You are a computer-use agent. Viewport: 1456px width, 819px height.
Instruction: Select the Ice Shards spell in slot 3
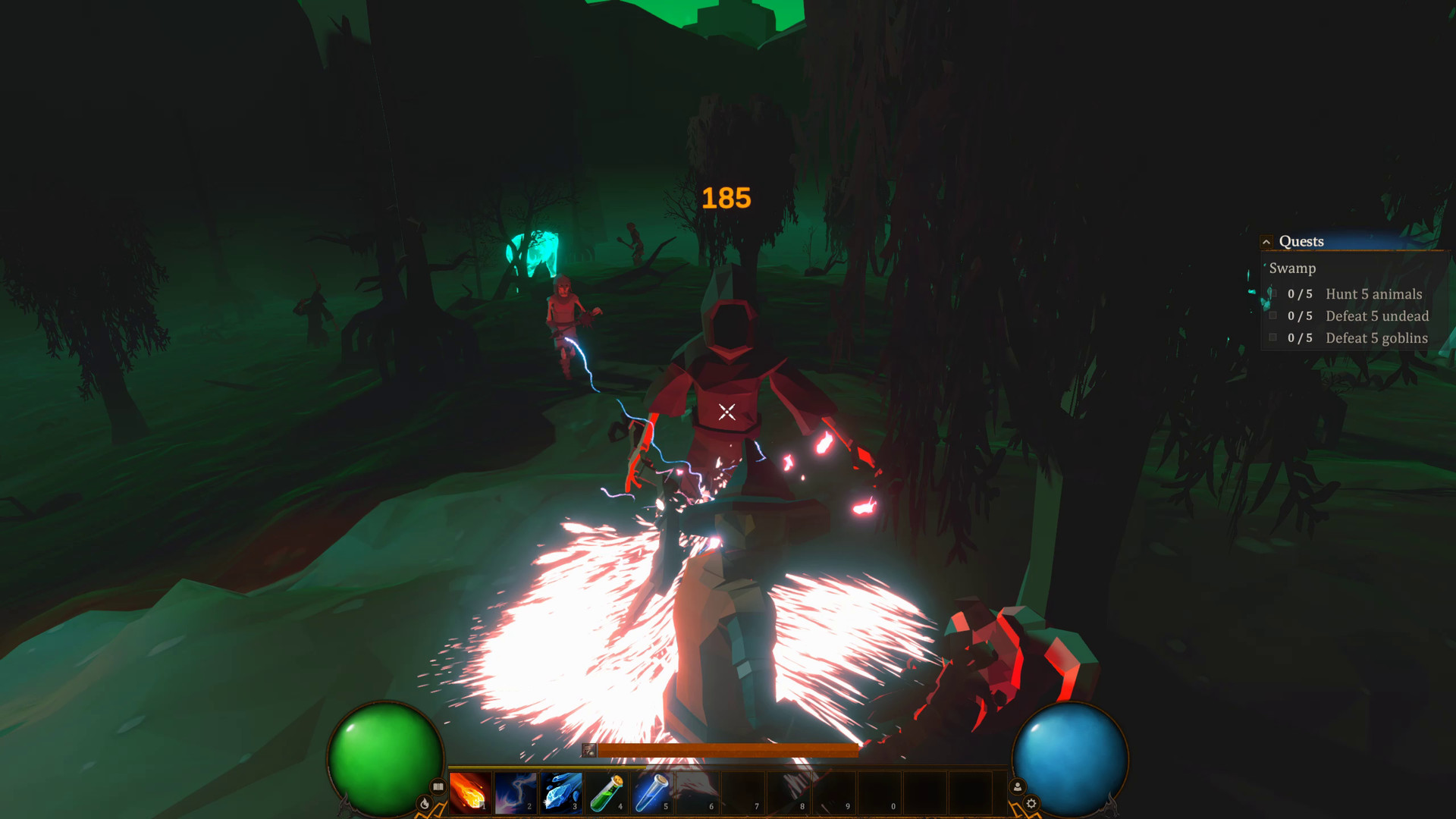(x=561, y=792)
